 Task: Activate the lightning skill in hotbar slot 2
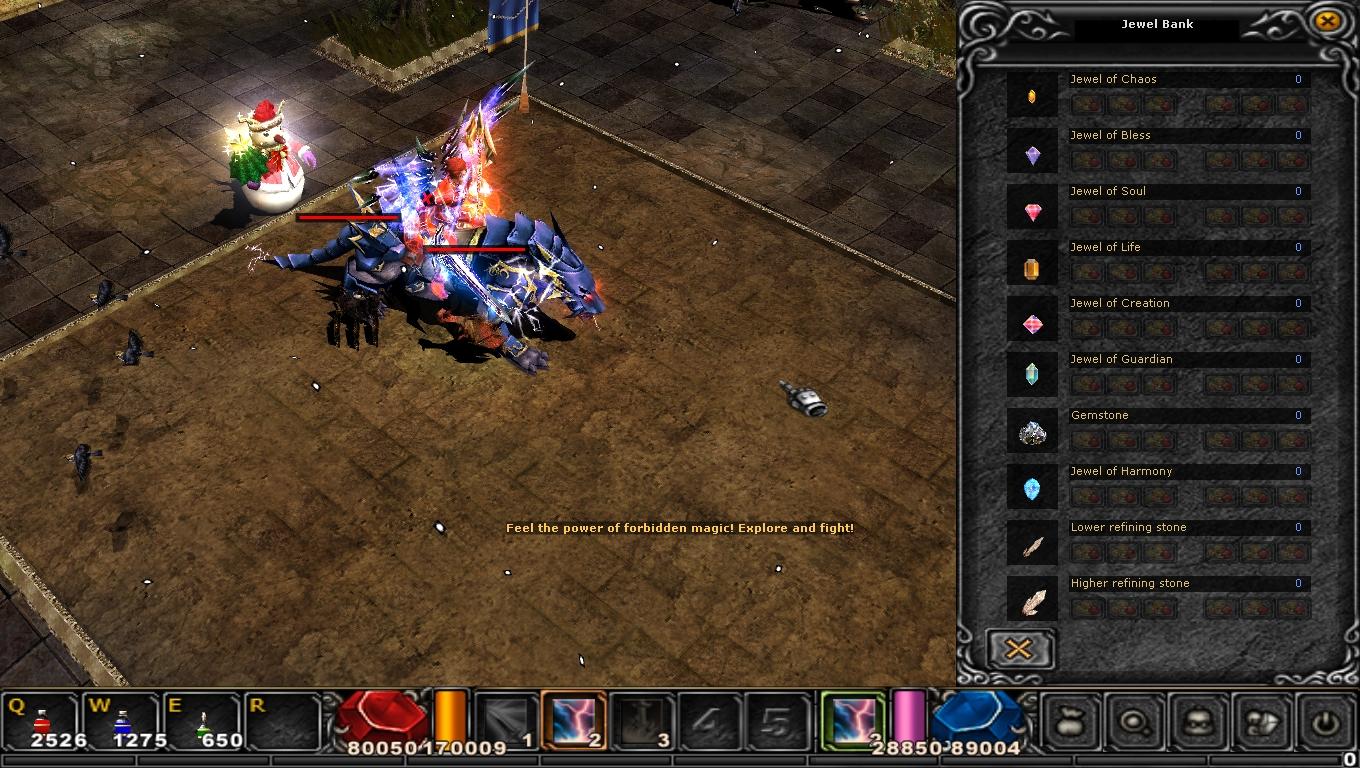point(574,720)
